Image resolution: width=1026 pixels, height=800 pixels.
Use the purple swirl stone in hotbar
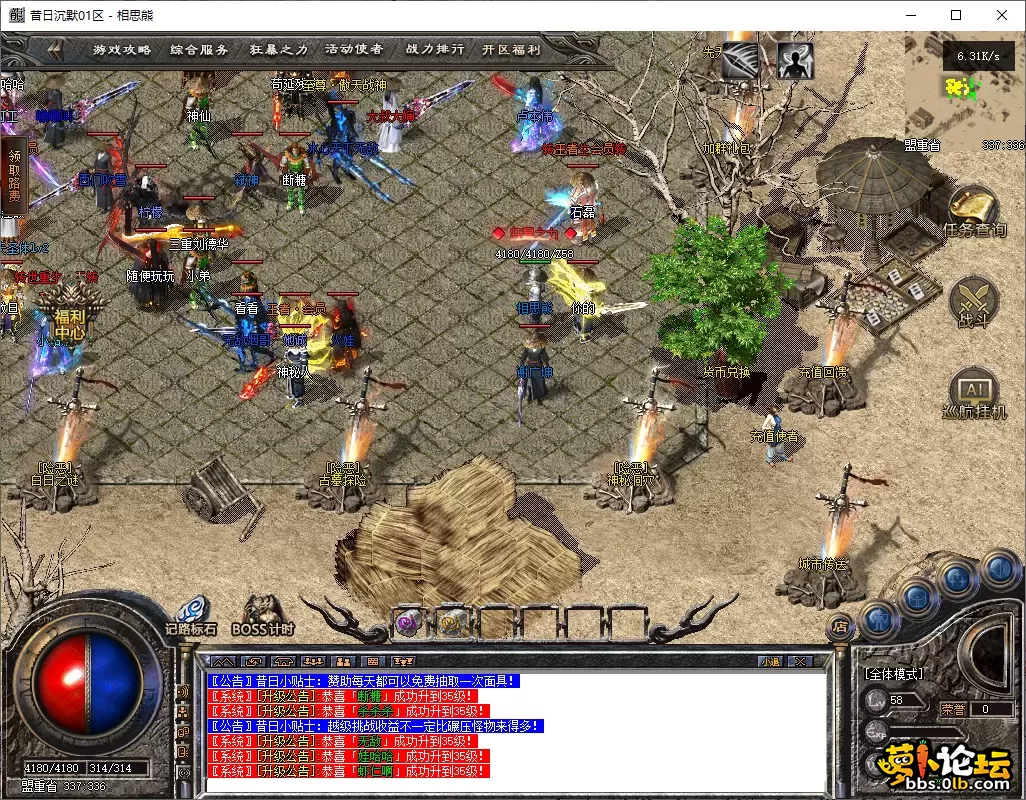407,622
